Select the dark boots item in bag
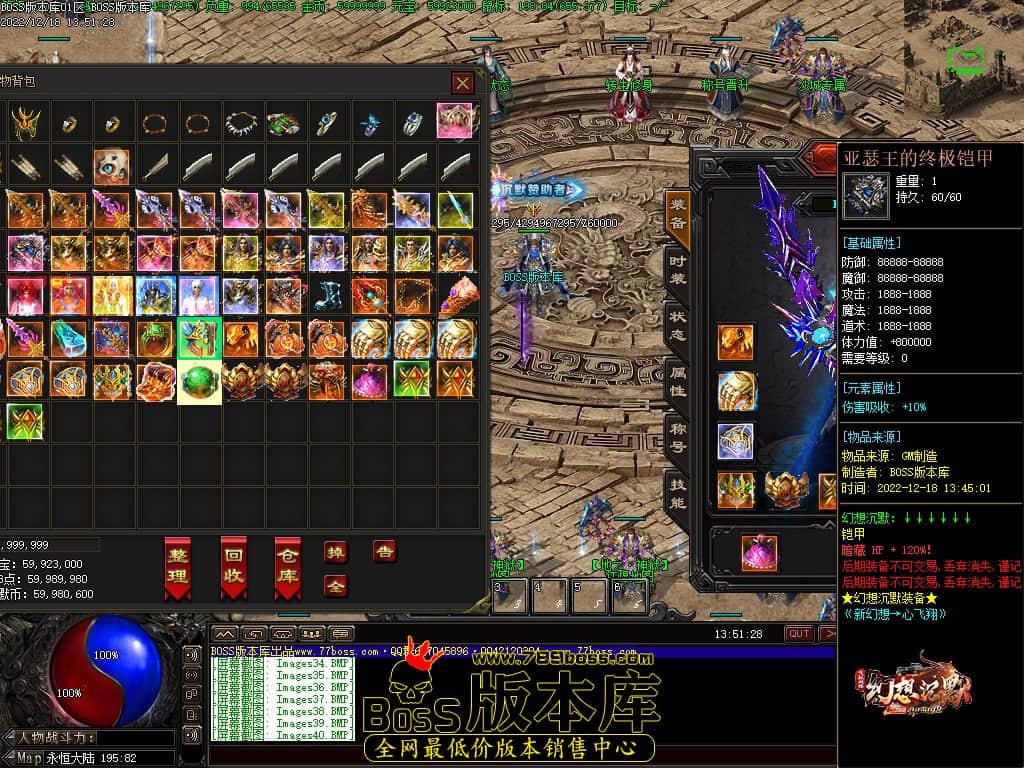Screen dimensions: 1024x768 click(328, 296)
